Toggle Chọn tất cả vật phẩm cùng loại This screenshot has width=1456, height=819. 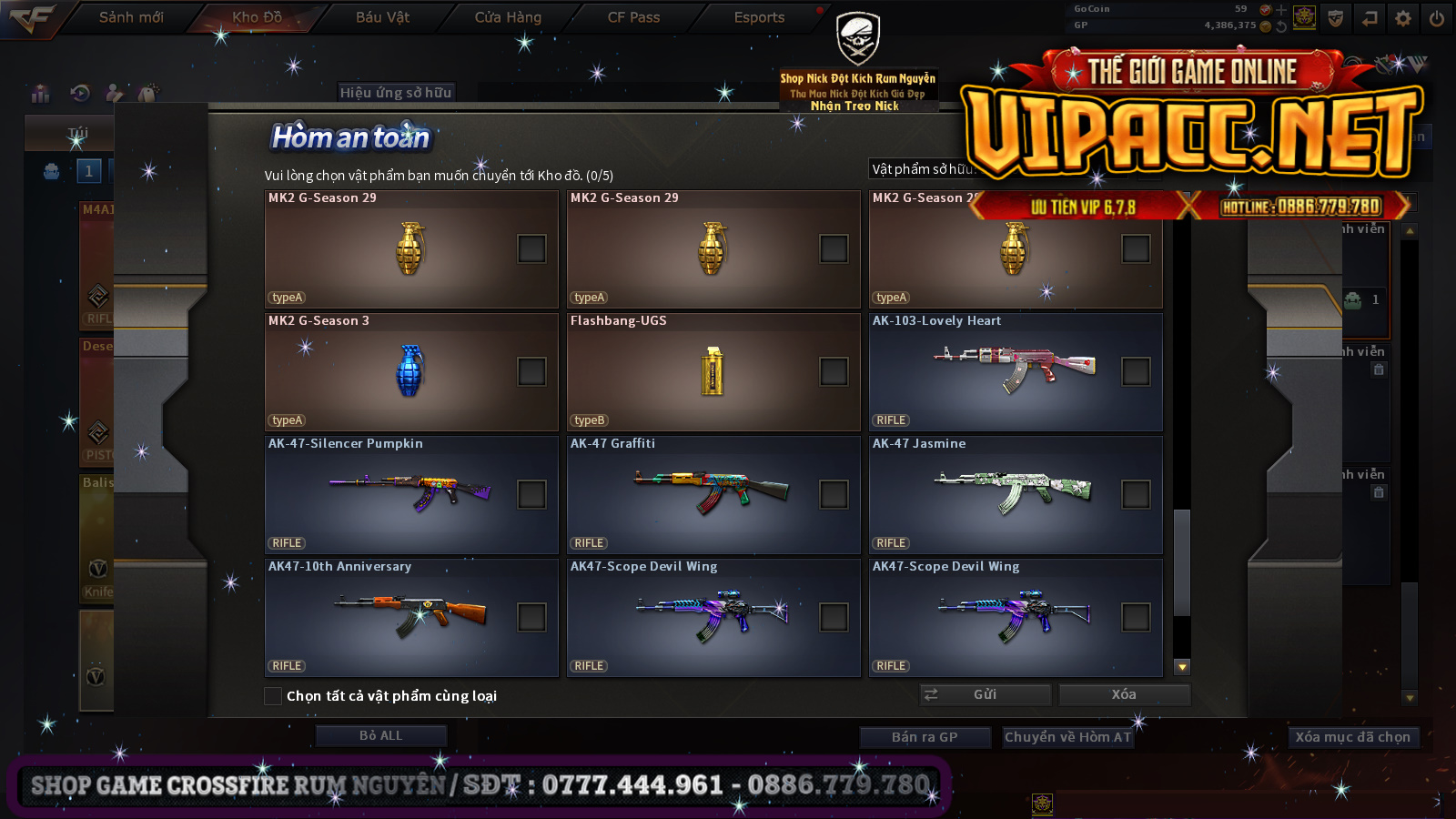(273, 696)
